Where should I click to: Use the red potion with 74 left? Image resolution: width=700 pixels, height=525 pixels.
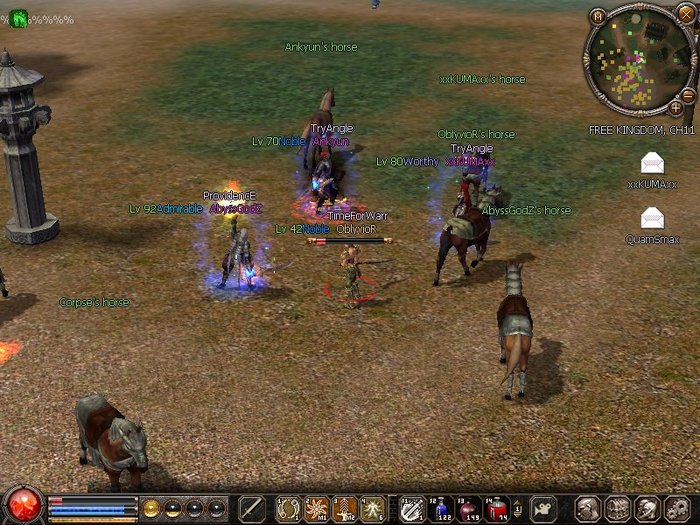click(x=497, y=507)
